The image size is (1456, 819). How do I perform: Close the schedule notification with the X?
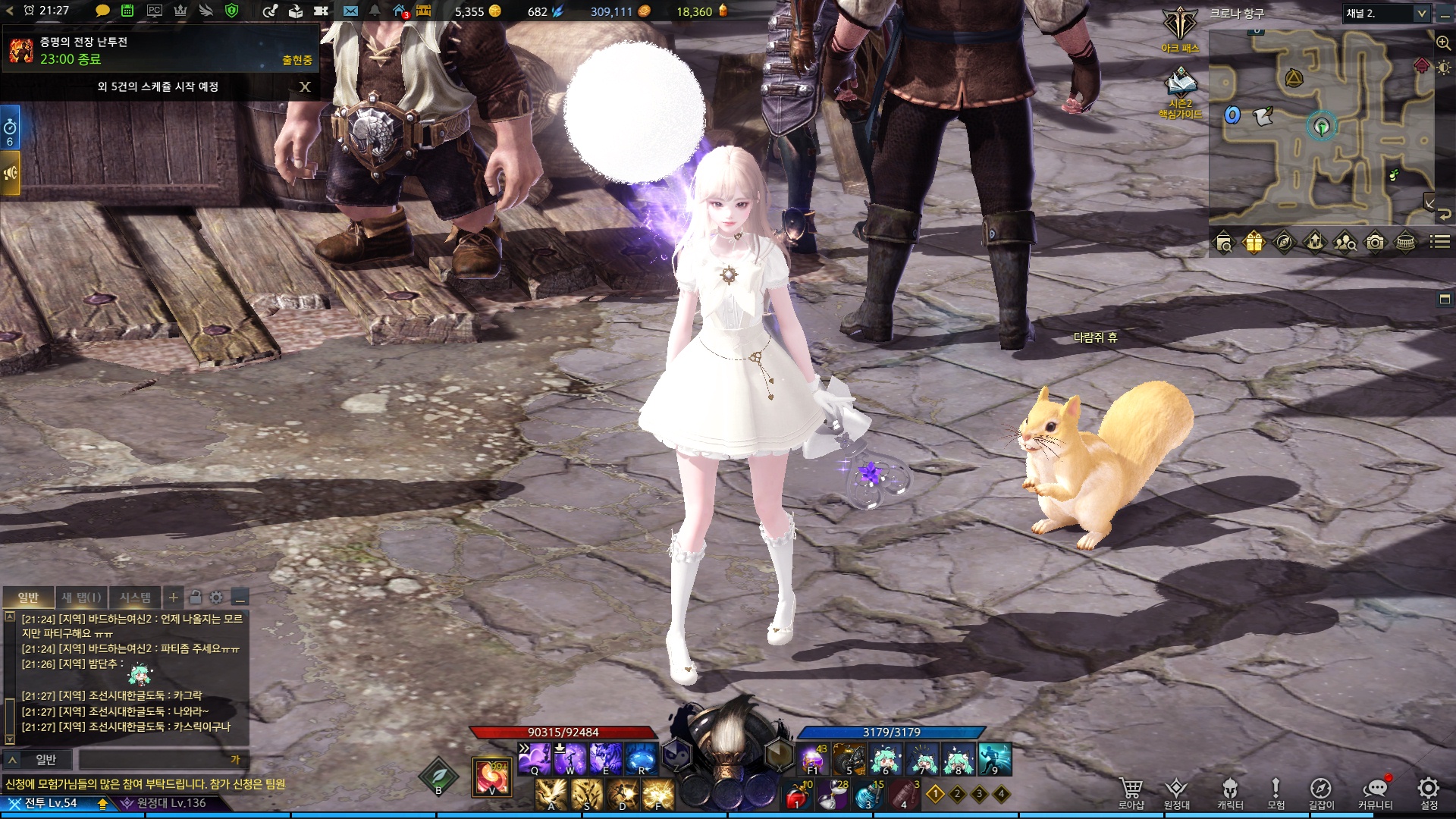[305, 86]
